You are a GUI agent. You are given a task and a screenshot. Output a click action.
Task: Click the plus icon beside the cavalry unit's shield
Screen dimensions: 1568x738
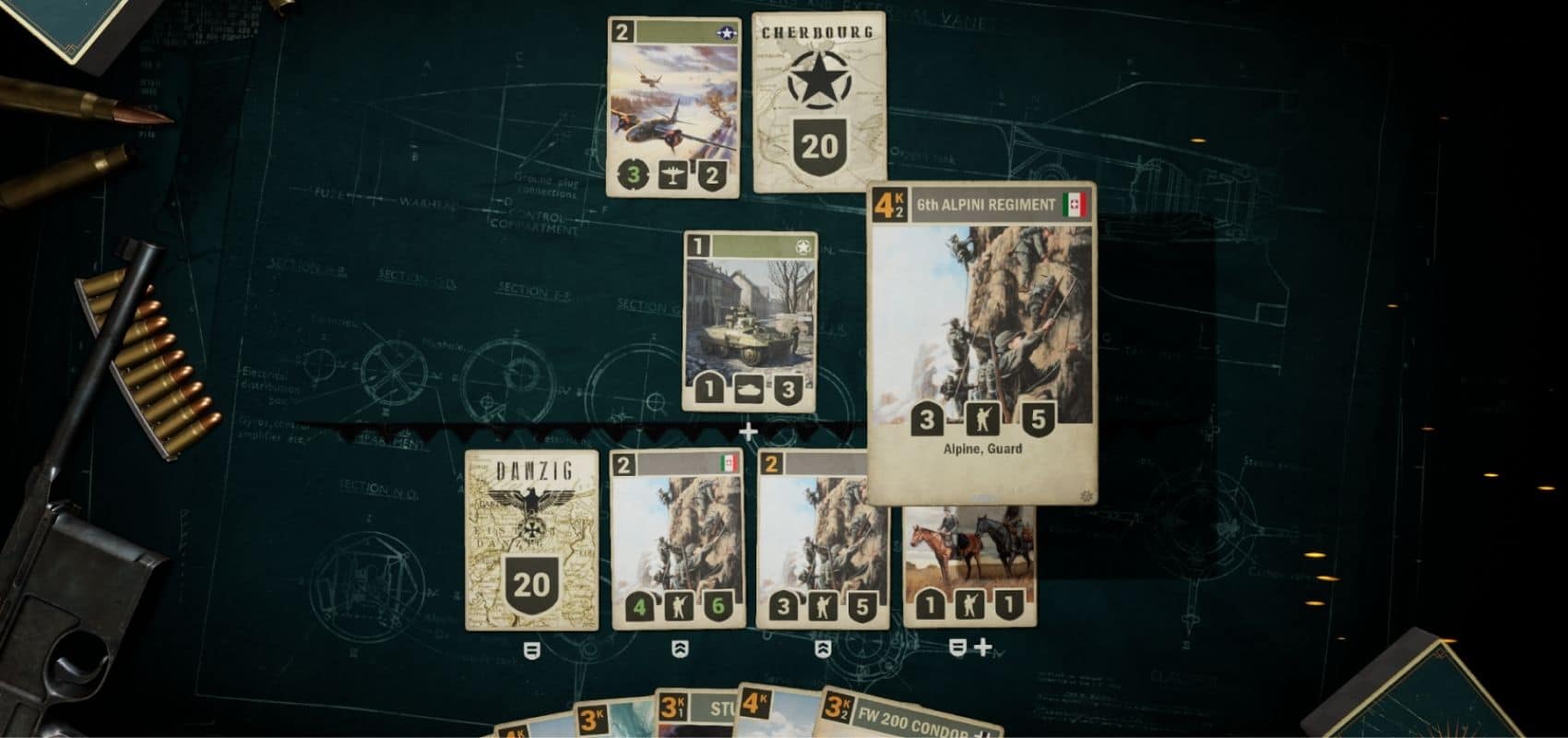tap(982, 649)
